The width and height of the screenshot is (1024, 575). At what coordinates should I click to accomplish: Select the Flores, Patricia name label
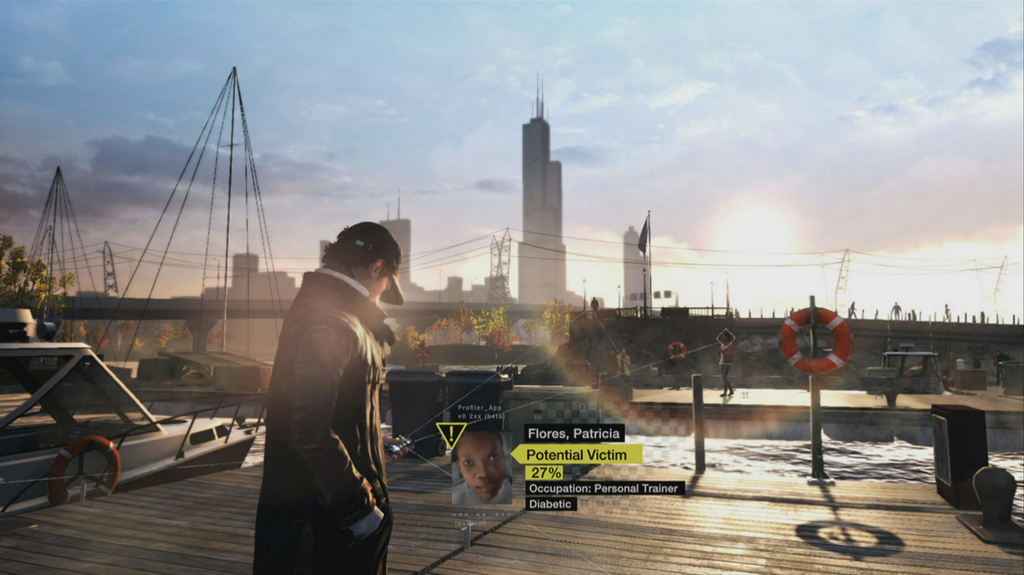pos(574,433)
